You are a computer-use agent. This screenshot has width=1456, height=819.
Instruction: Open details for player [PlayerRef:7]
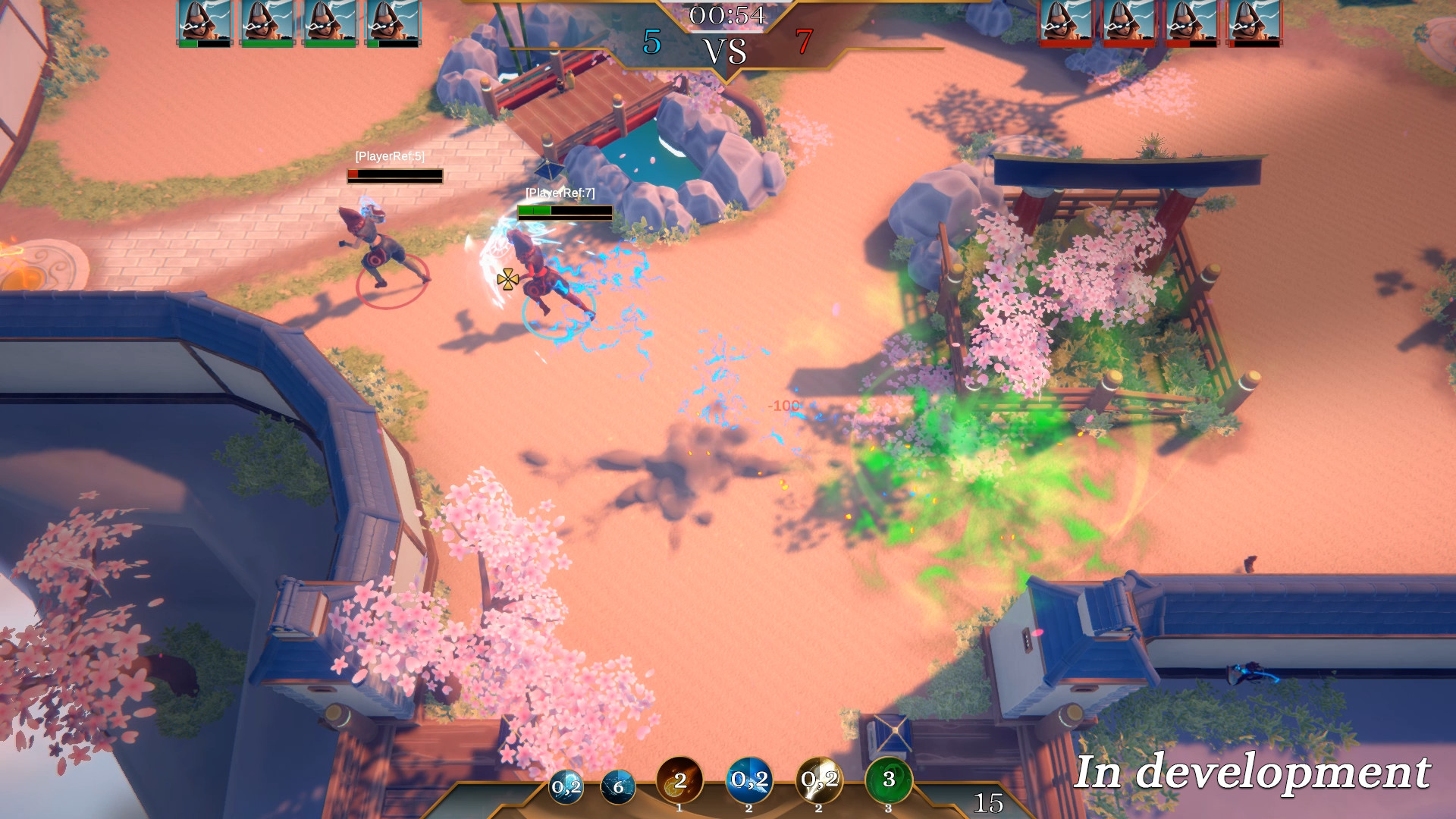click(x=561, y=192)
